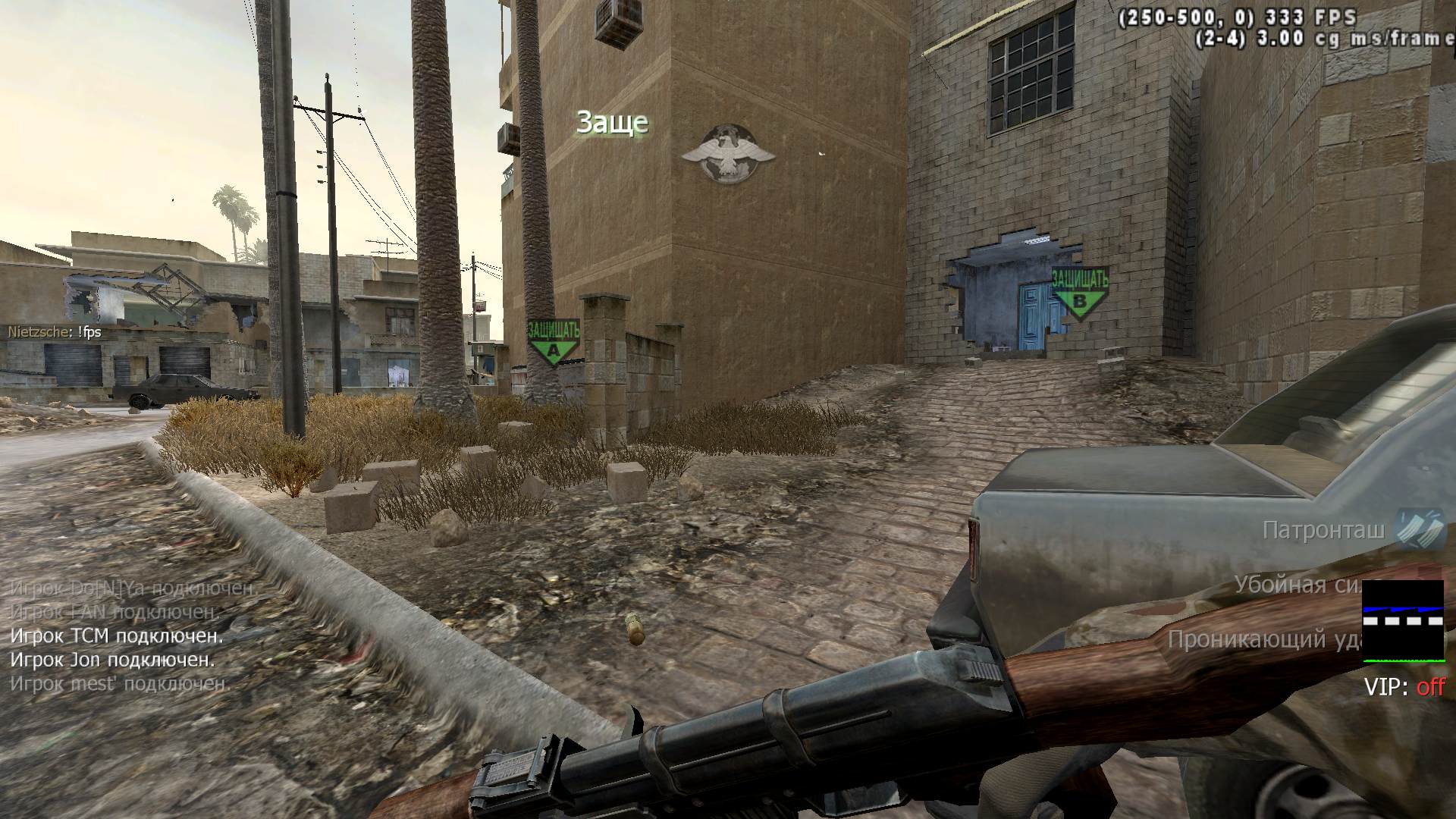Screen dimensions: 1456x819
Task: Click Nietzsche's !fps chat message
Action: coord(55,332)
